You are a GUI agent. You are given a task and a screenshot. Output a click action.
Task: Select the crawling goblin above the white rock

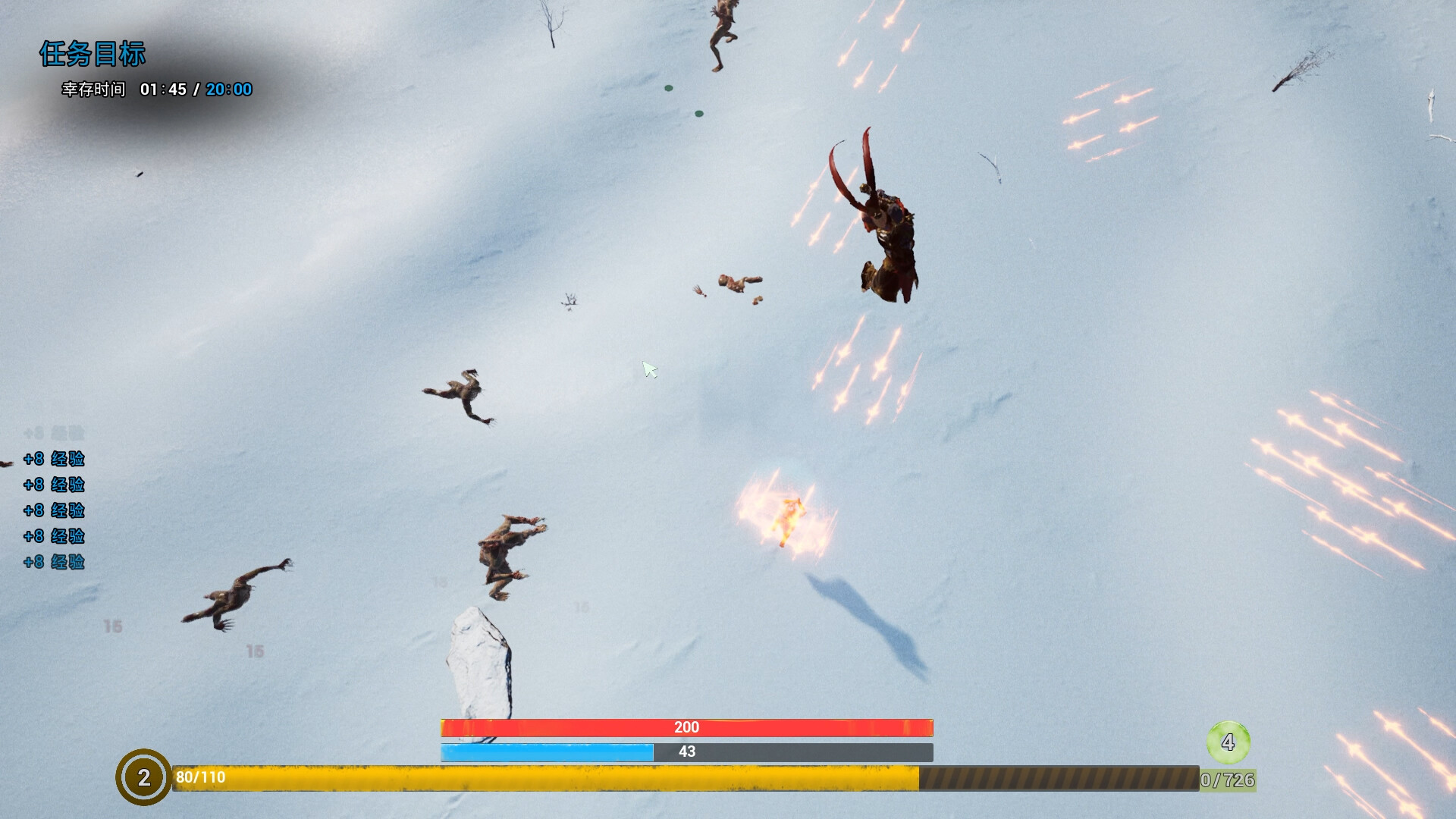pos(507,550)
